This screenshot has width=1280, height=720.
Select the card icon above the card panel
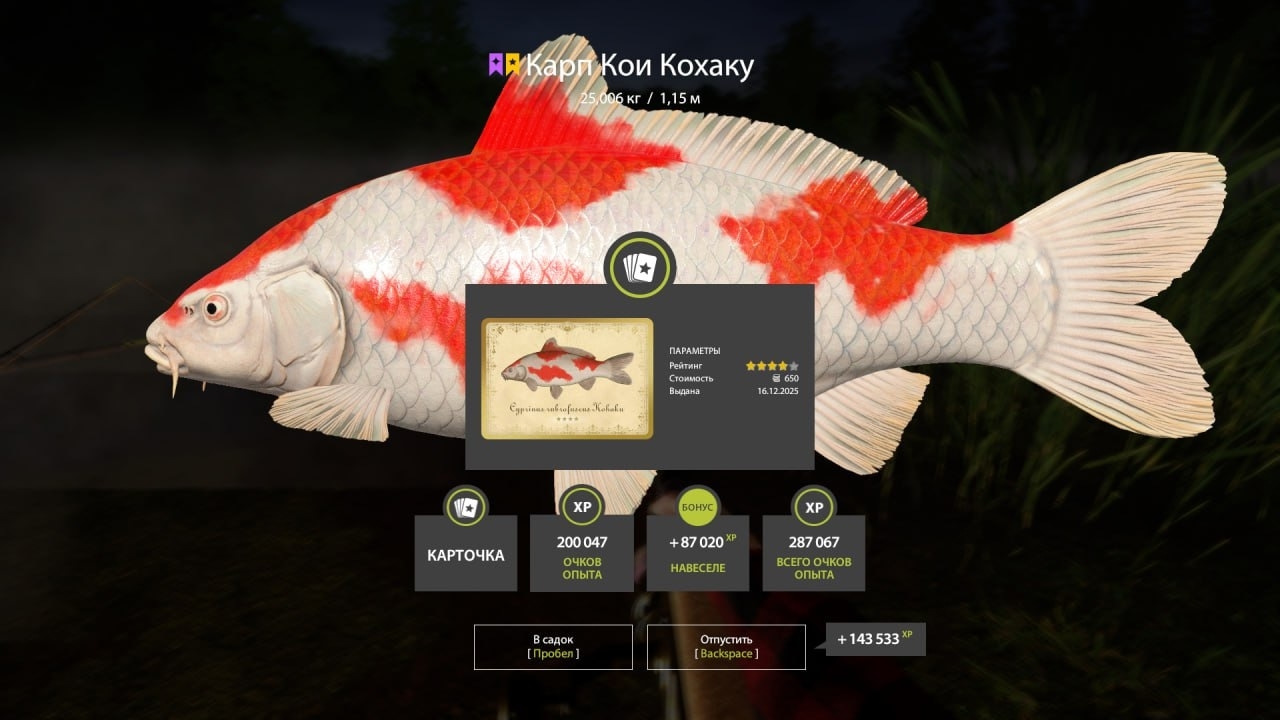[640, 266]
